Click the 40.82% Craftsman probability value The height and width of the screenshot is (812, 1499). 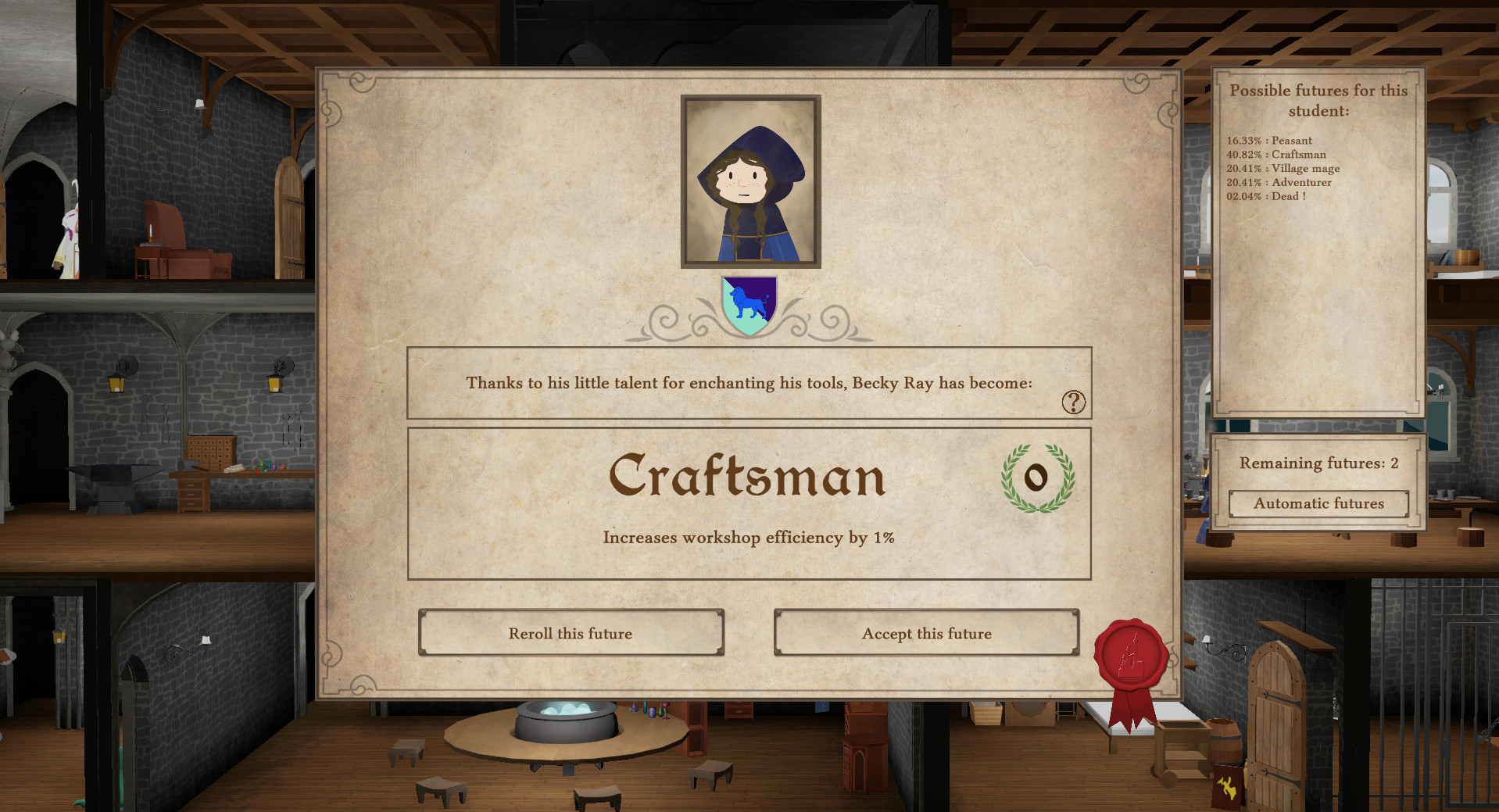click(1246, 155)
